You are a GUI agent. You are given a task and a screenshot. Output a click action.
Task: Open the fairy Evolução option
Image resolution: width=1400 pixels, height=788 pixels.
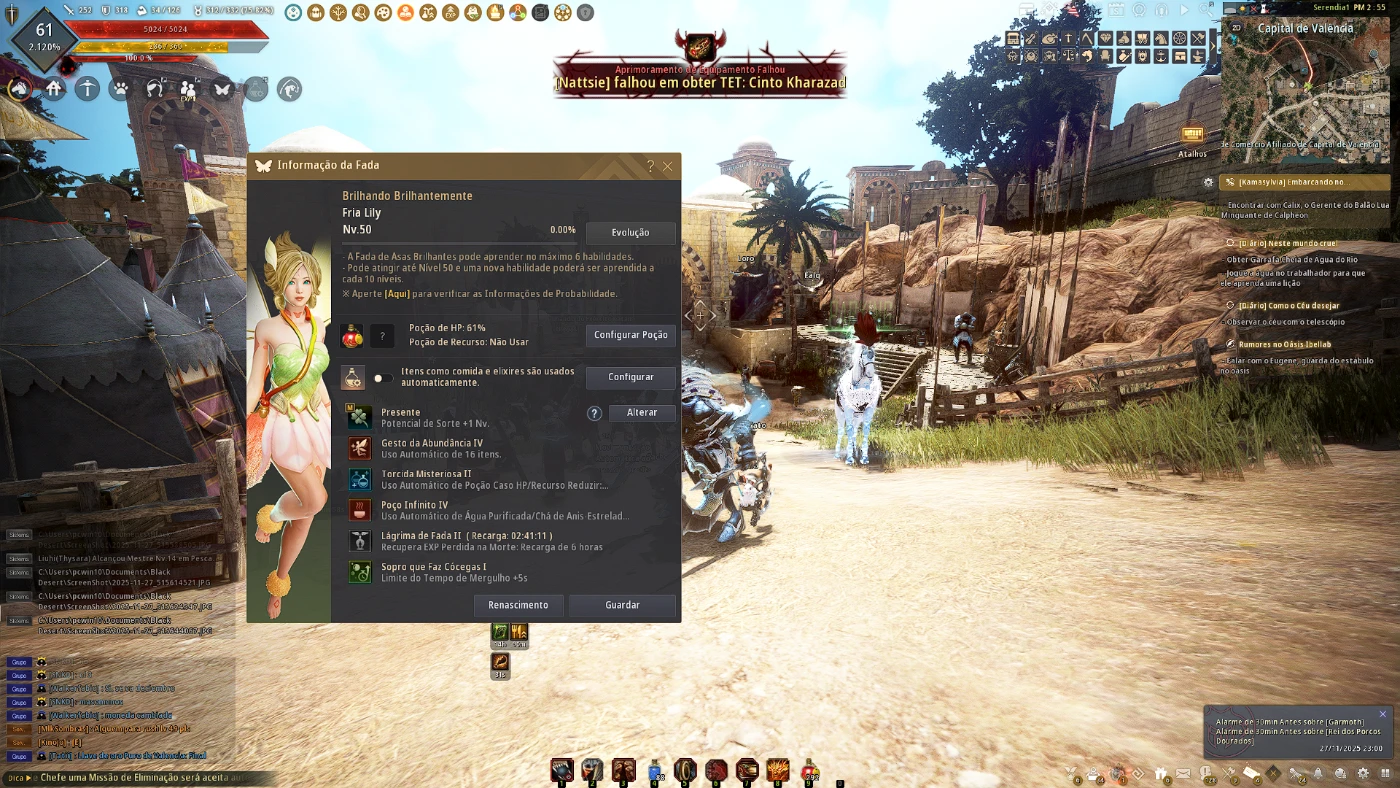click(630, 233)
